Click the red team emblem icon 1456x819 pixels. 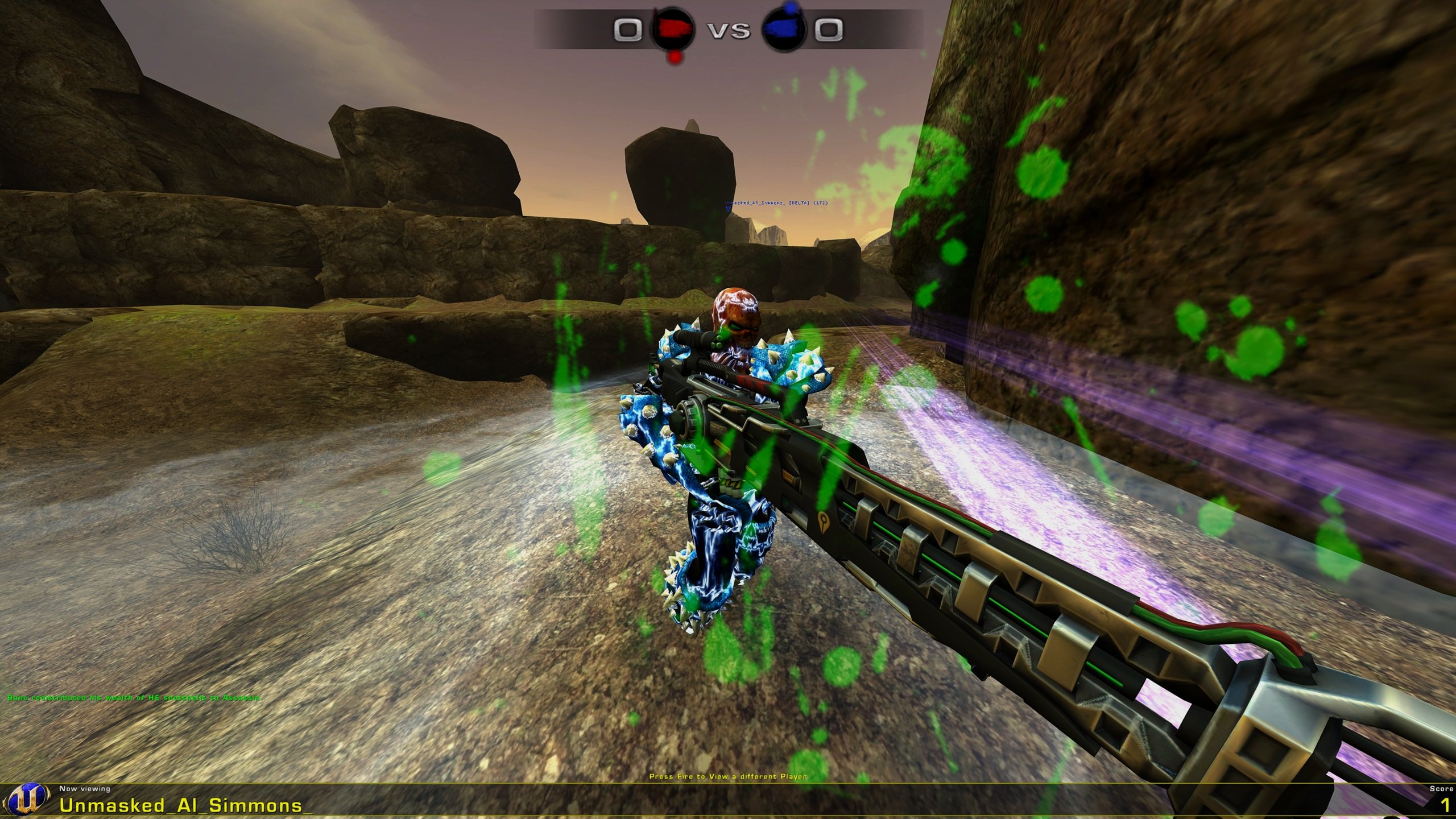click(x=673, y=30)
